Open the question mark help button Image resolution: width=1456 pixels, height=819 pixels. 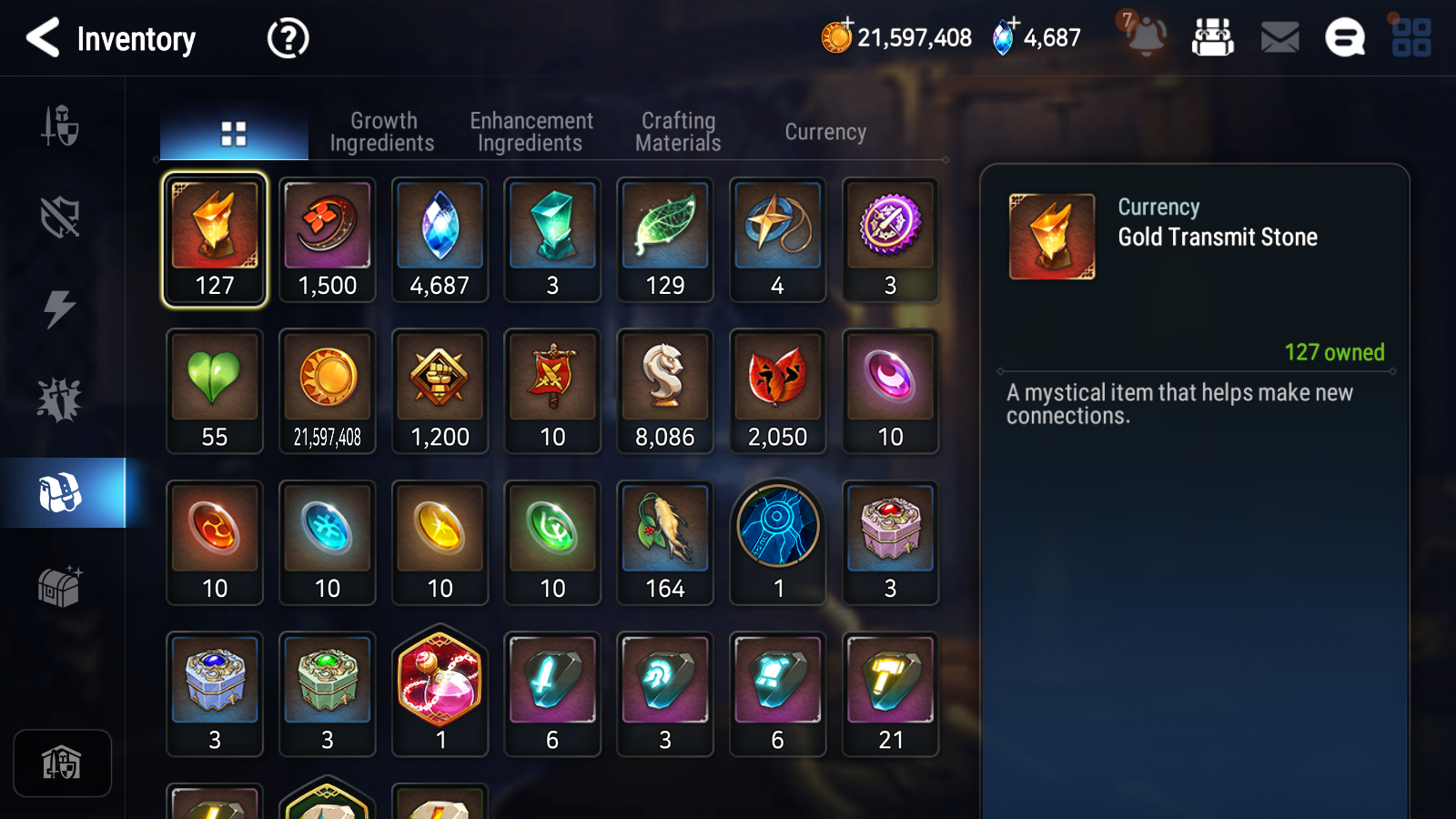[288, 38]
